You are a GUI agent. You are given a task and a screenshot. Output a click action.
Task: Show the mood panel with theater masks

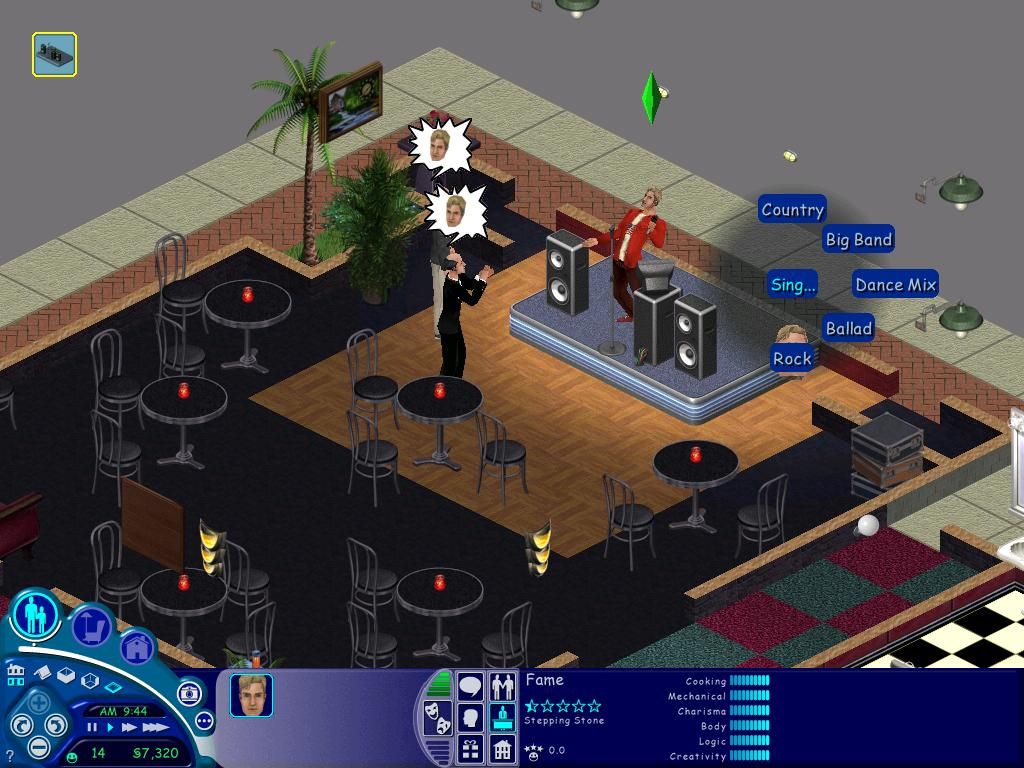point(438,716)
